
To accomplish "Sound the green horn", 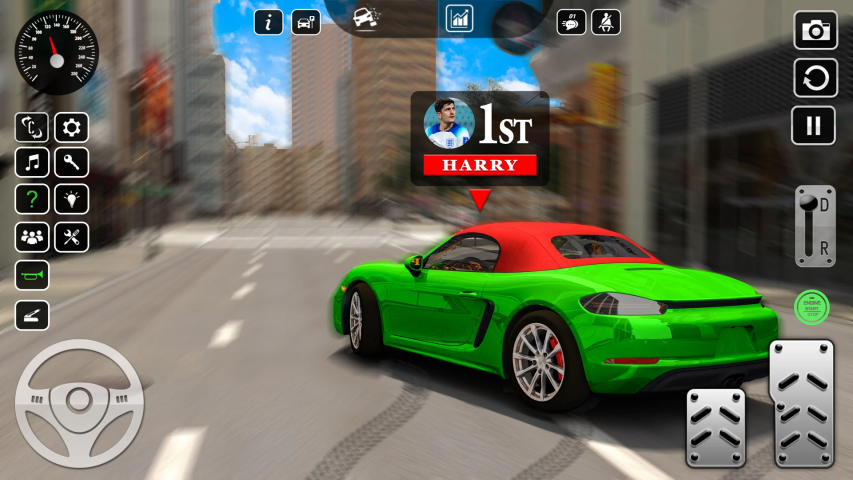I will (32, 275).
